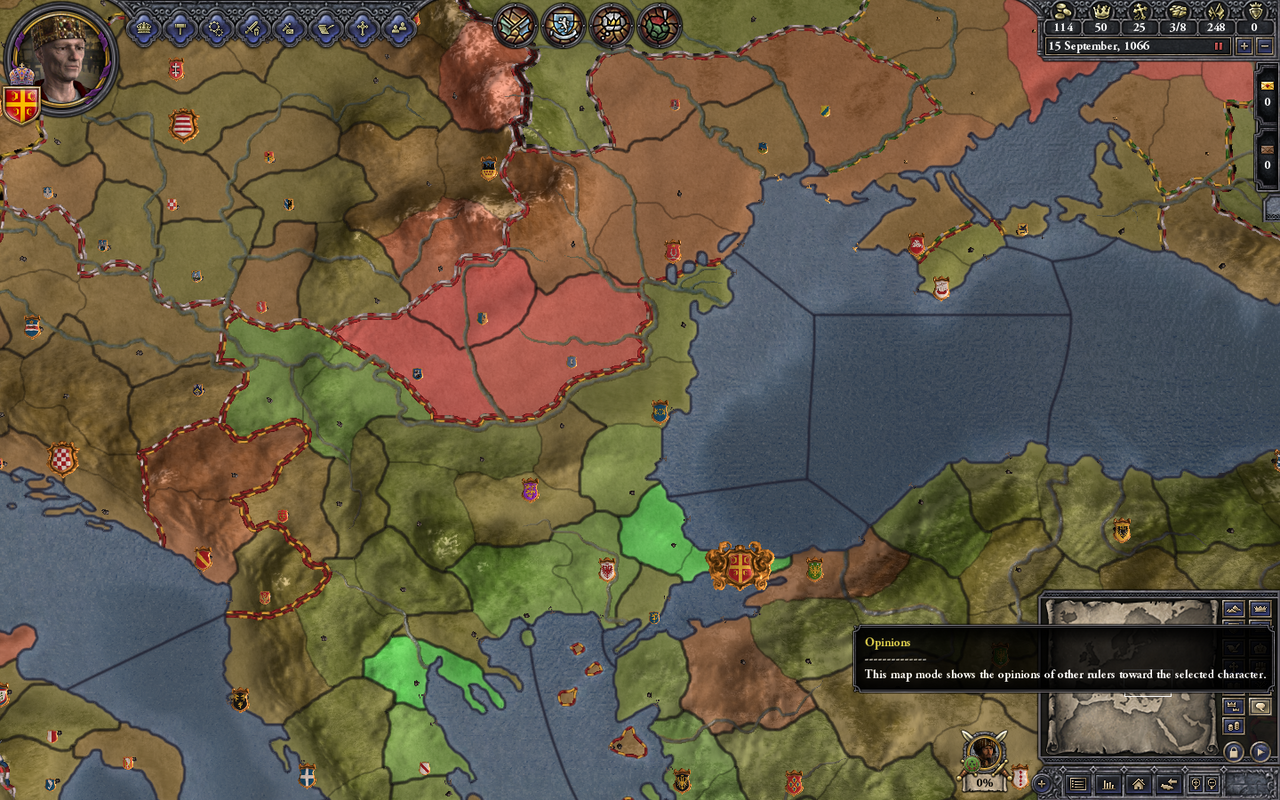Image resolution: width=1280 pixels, height=800 pixels.
Task: Switch to the terrain map mode
Action: [x=1232, y=608]
